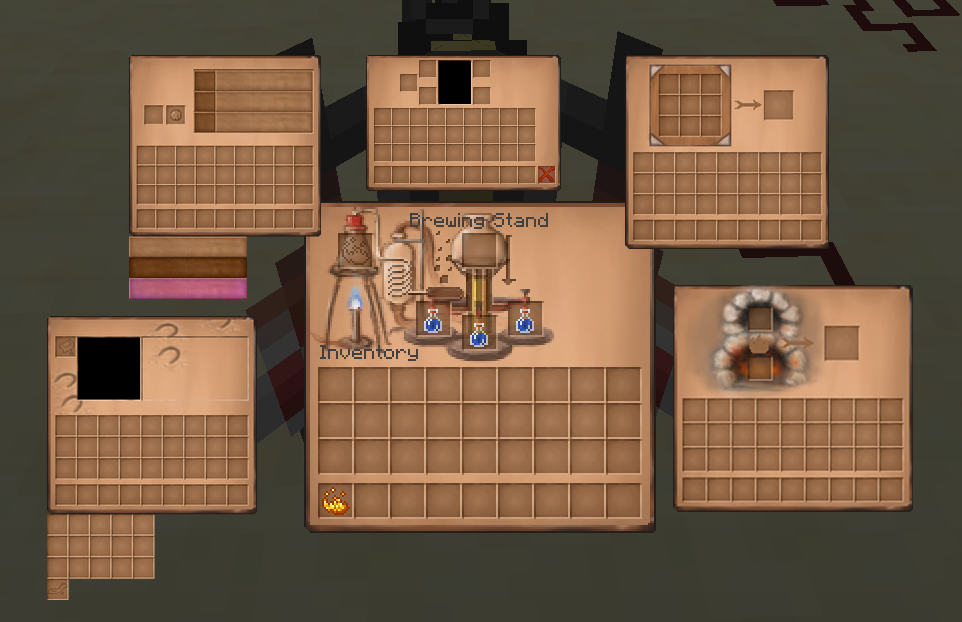
Task: Click the furnace input slot above the fire
Action: tap(760, 319)
